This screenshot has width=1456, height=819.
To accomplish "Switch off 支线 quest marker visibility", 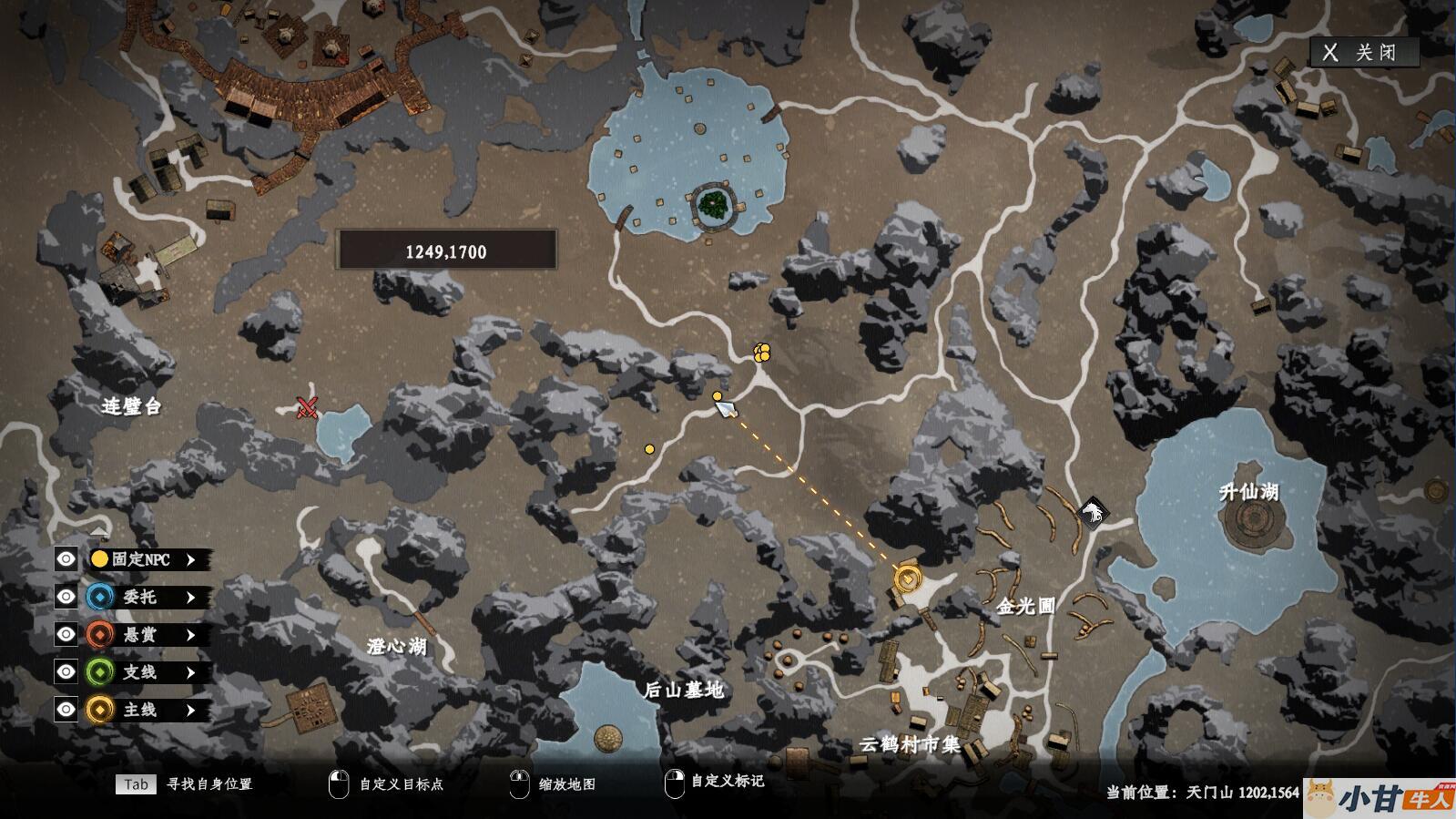I will [x=66, y=672].
